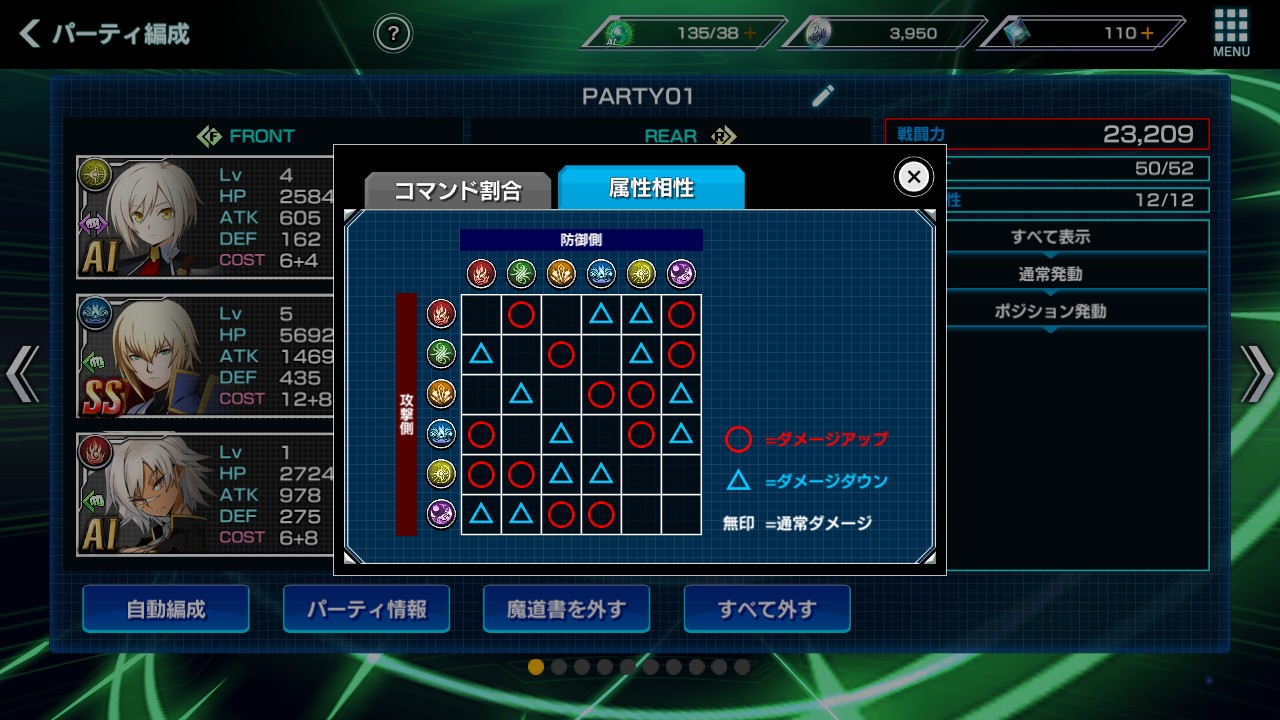Select the Lv 1 white-haired character card
This screenshot has height=720, width=1280.
[205, 494]
